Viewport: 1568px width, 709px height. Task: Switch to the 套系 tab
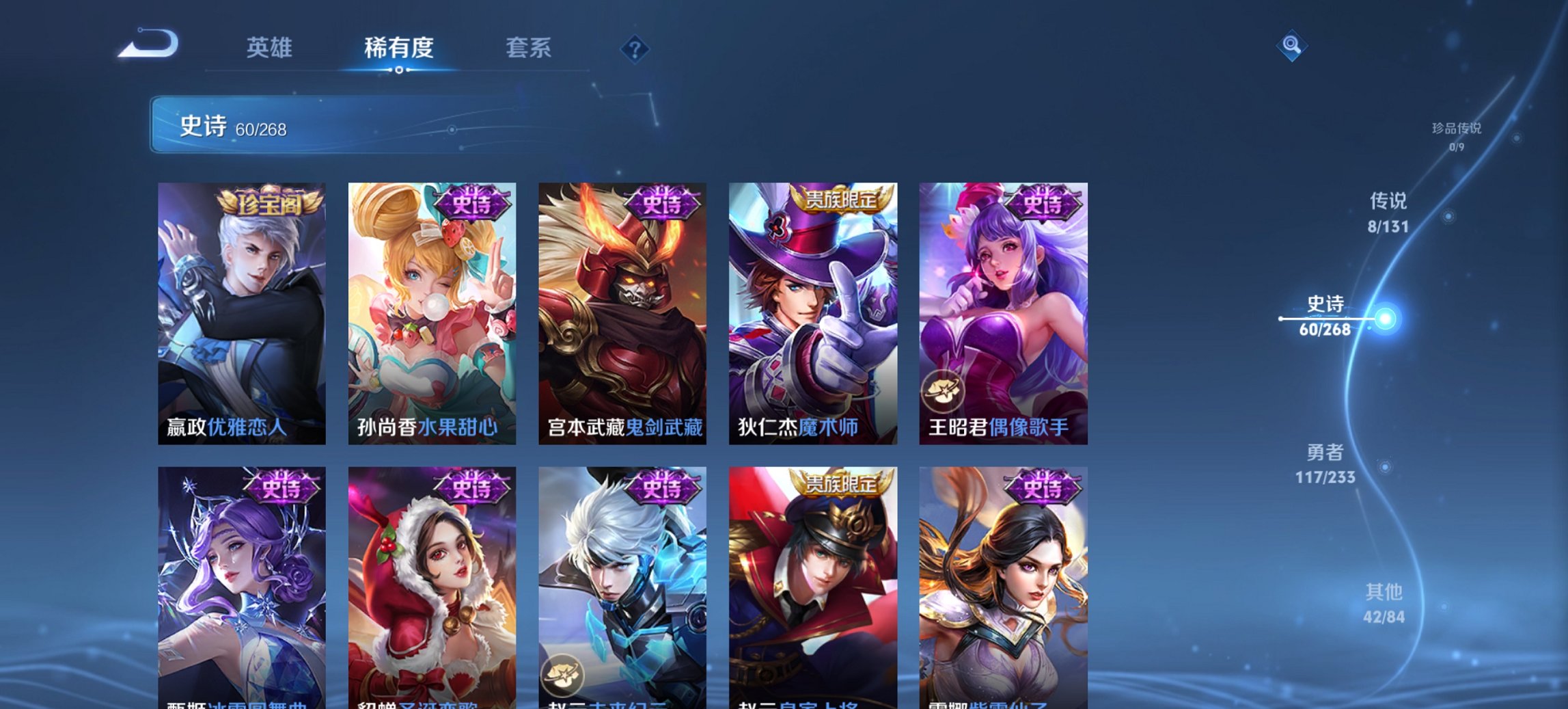point(528,48)
